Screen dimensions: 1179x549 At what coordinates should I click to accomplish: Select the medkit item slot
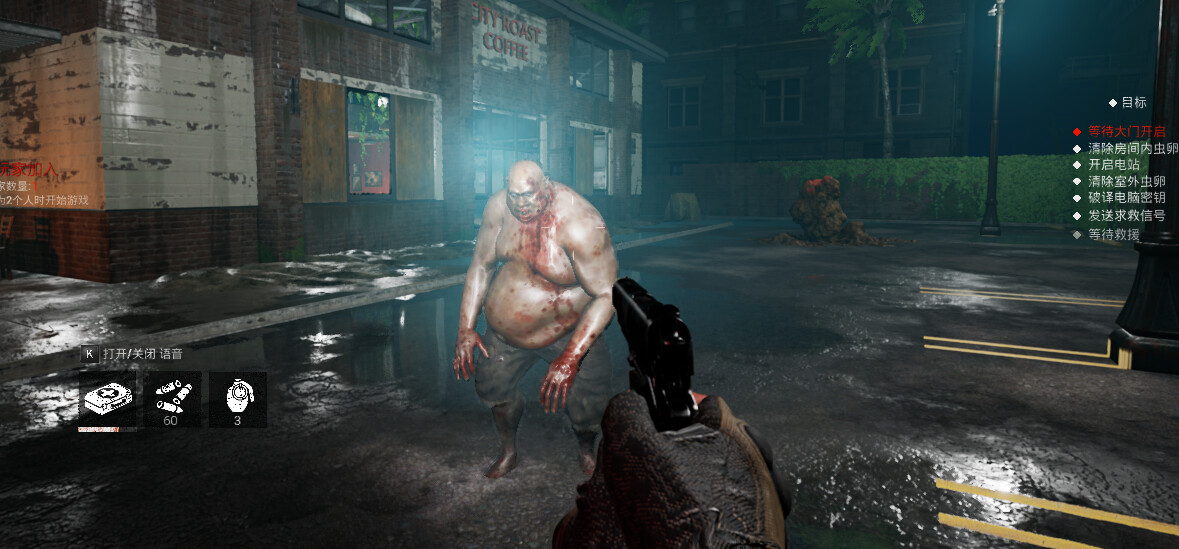click(108, 400)
